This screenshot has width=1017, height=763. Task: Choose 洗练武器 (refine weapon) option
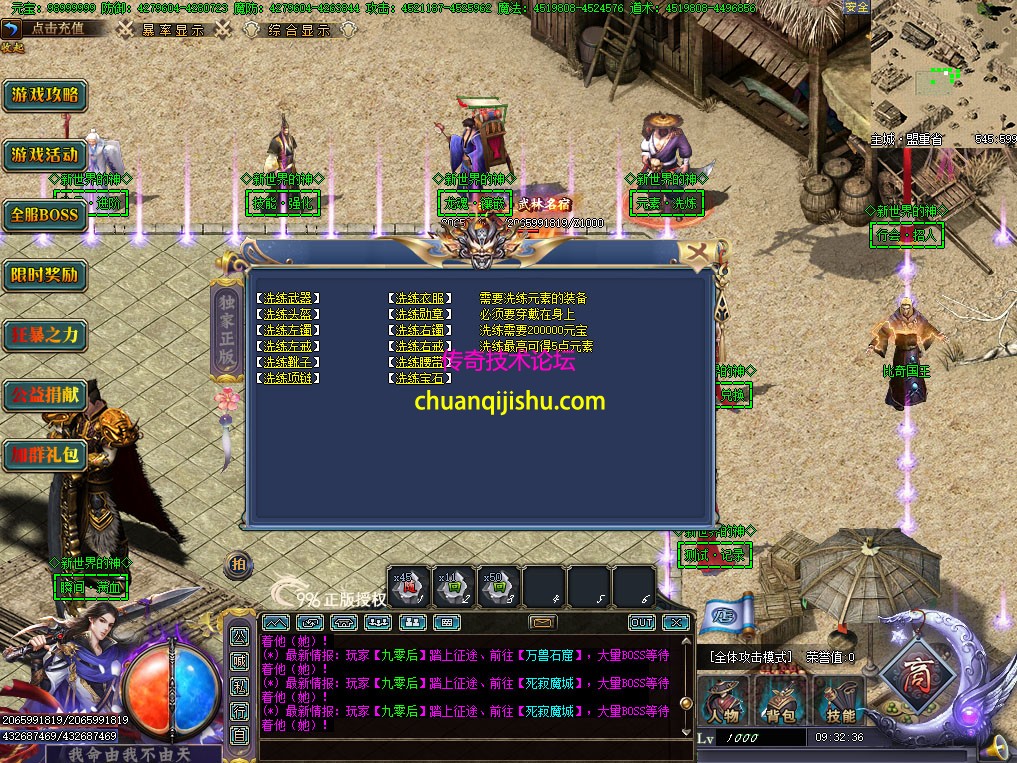point(290,298)
